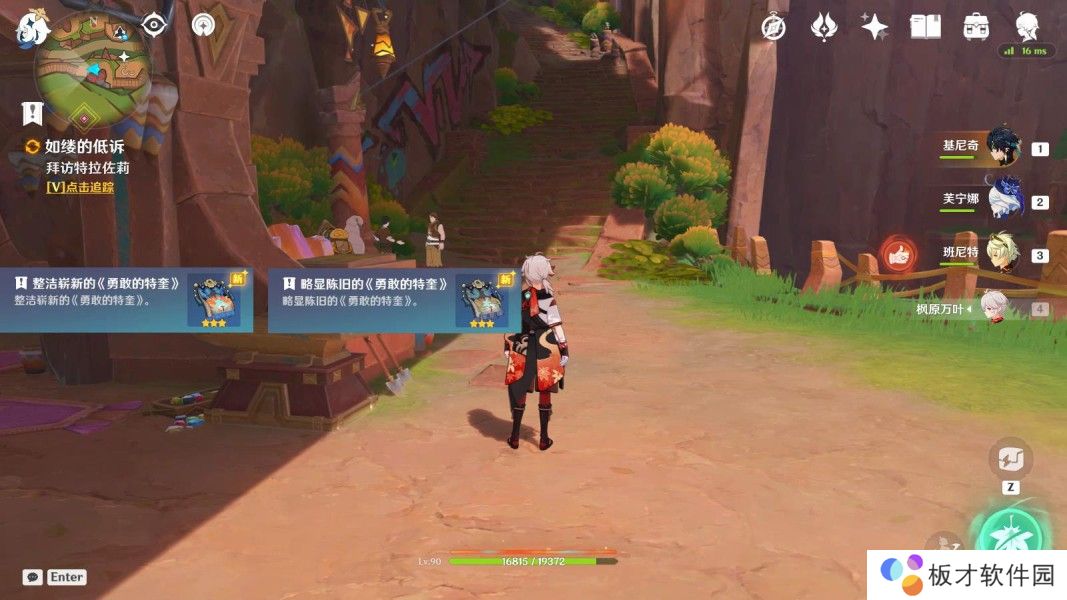Open the character portrait icon at top right
The image size is (1067, 600).
click(1027, 25)
